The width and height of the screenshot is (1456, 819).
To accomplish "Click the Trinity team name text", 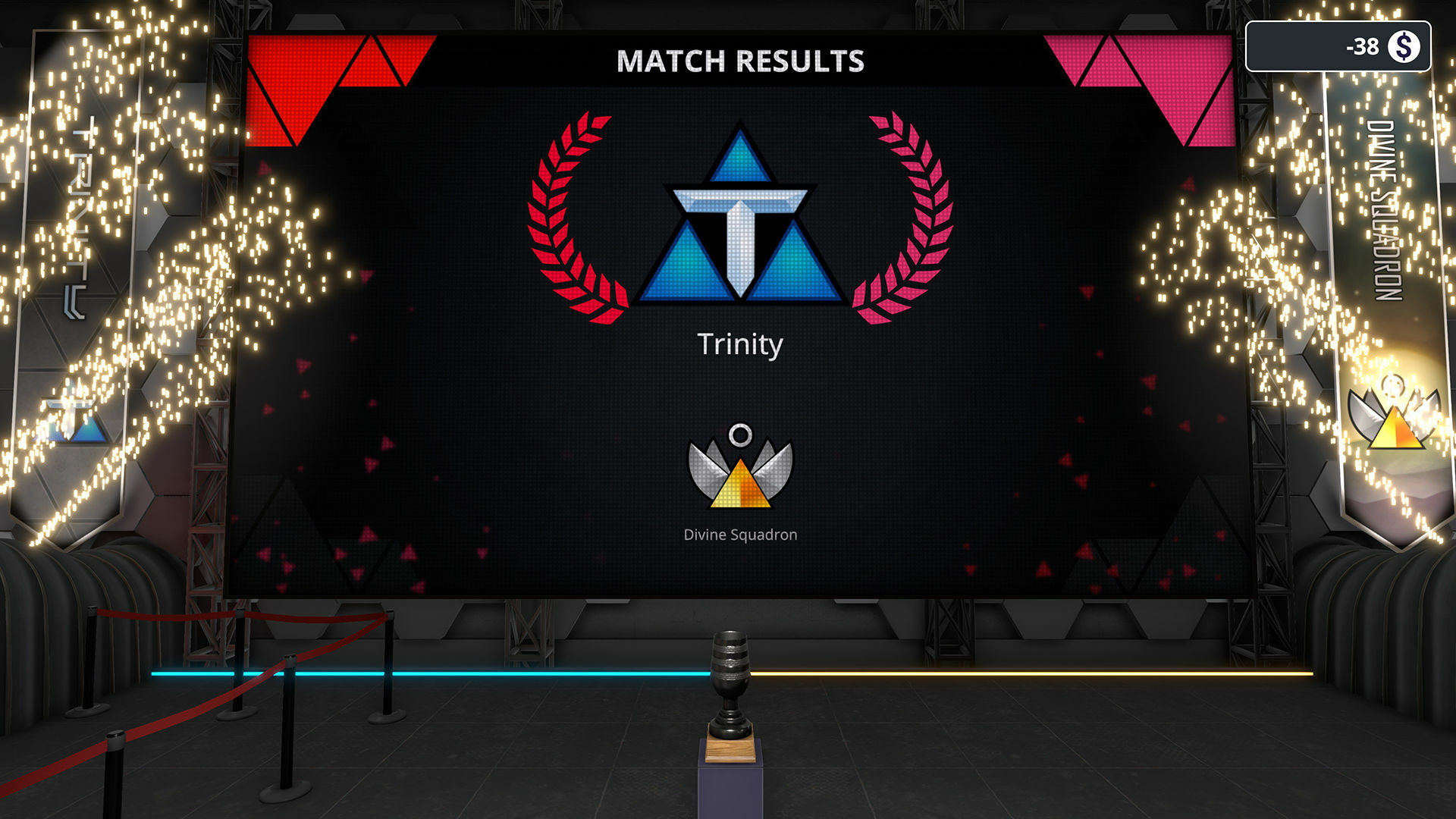I will [739, 345].
